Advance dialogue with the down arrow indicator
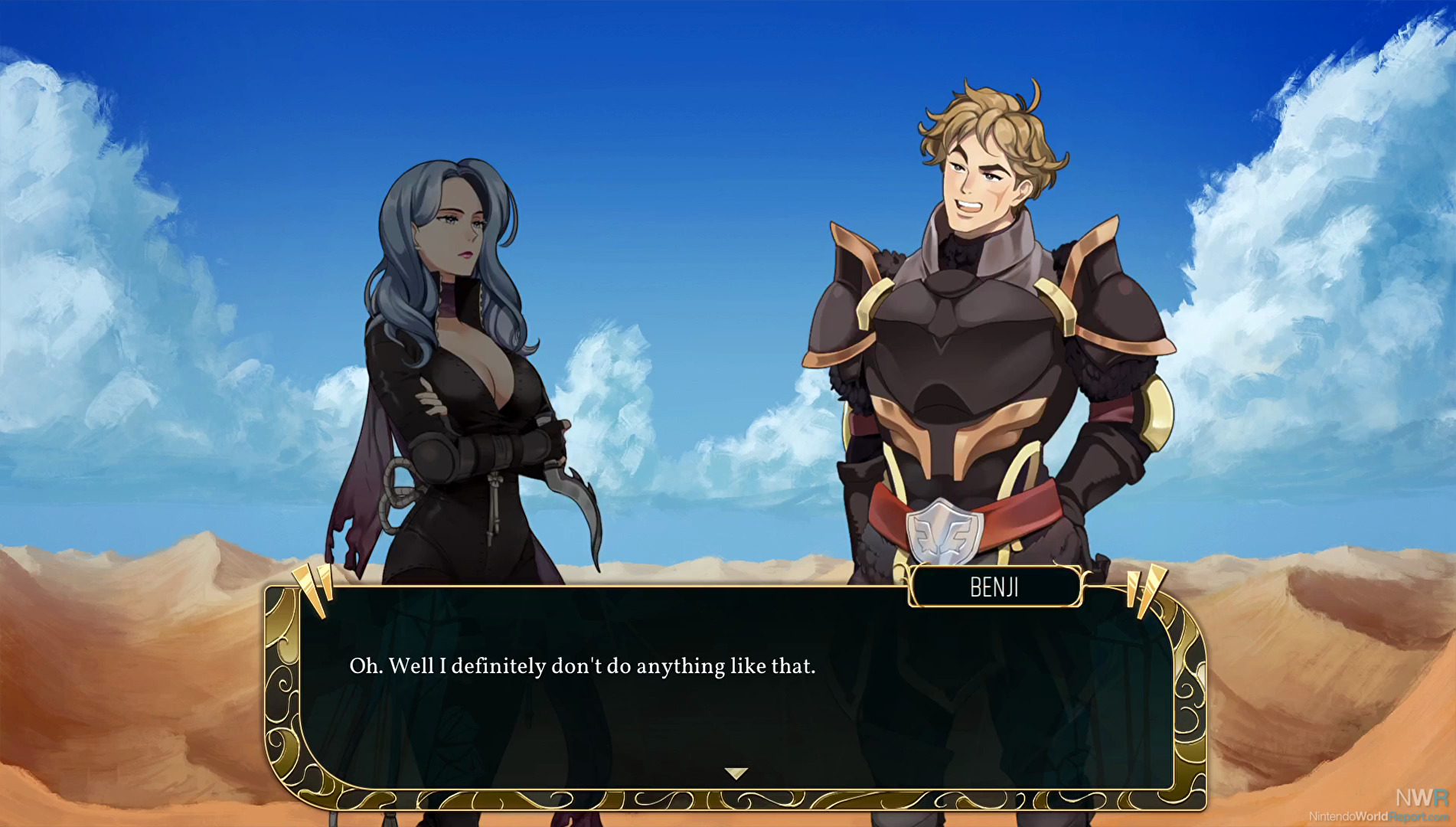This screenshot has width=1456, height=827. [x=736, y=773]
